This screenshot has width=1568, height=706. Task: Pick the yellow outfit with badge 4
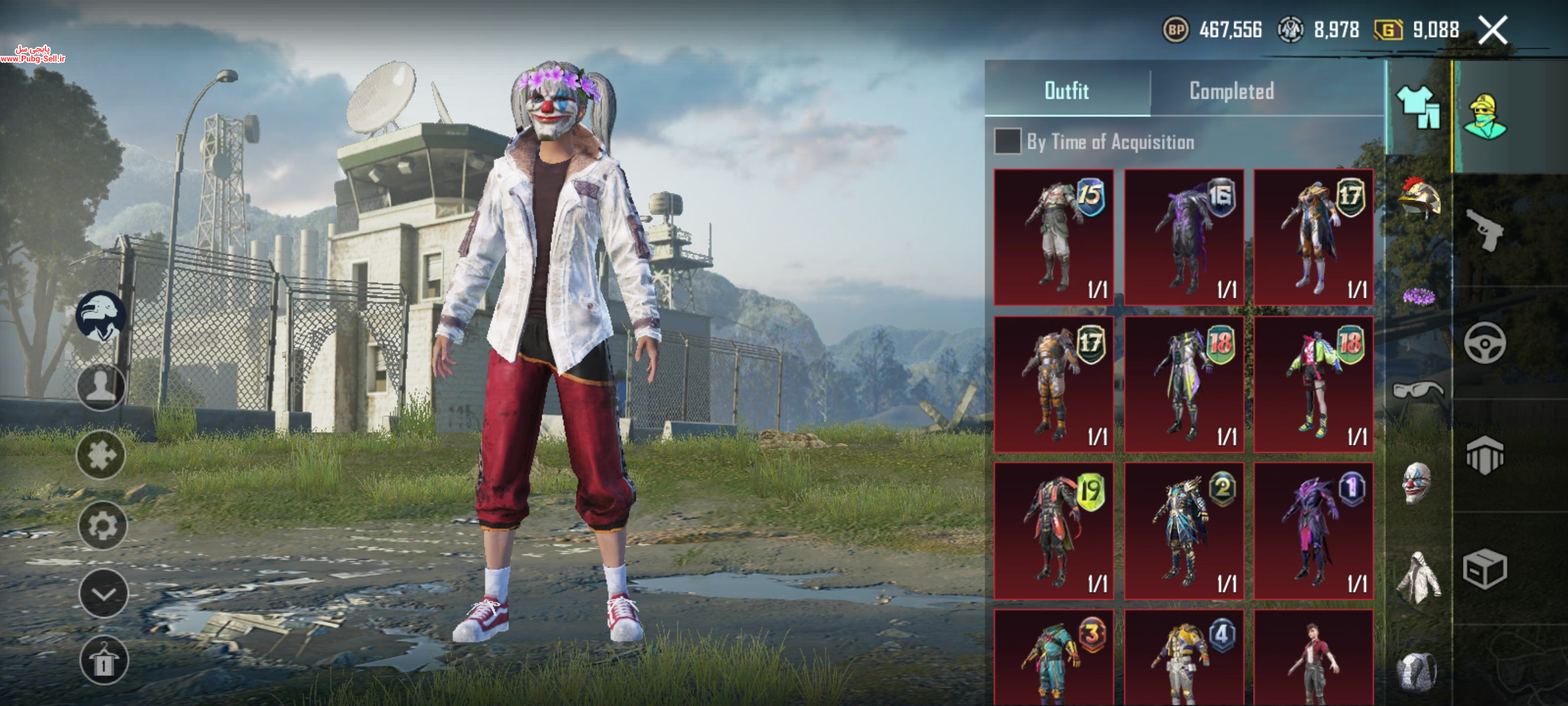tap(1183, 657)
